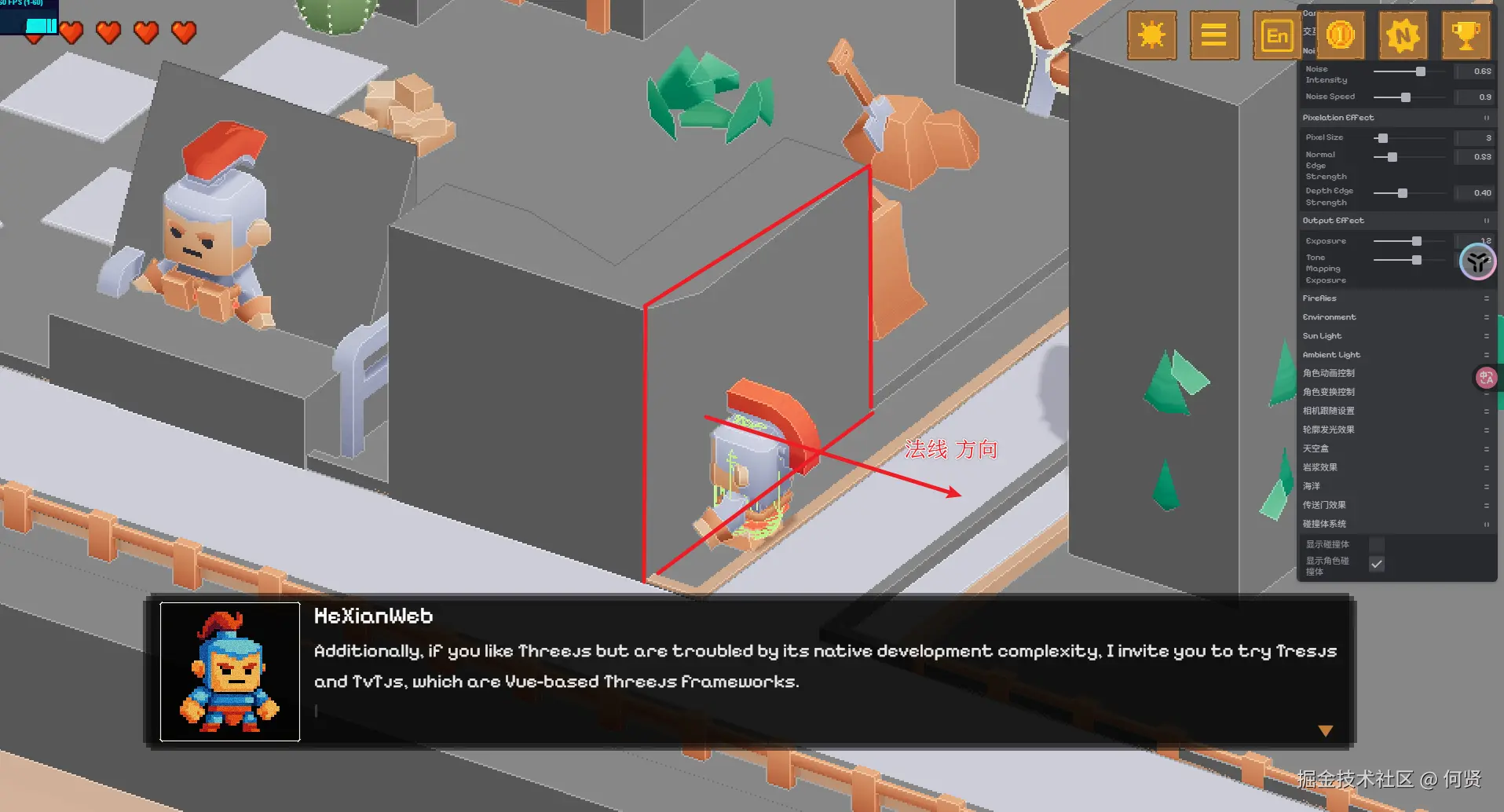Viewport: 1504px width, 812px height.
Task: Open the N badge icon button
Action: pyautogui.click(x=1403, y=35)
